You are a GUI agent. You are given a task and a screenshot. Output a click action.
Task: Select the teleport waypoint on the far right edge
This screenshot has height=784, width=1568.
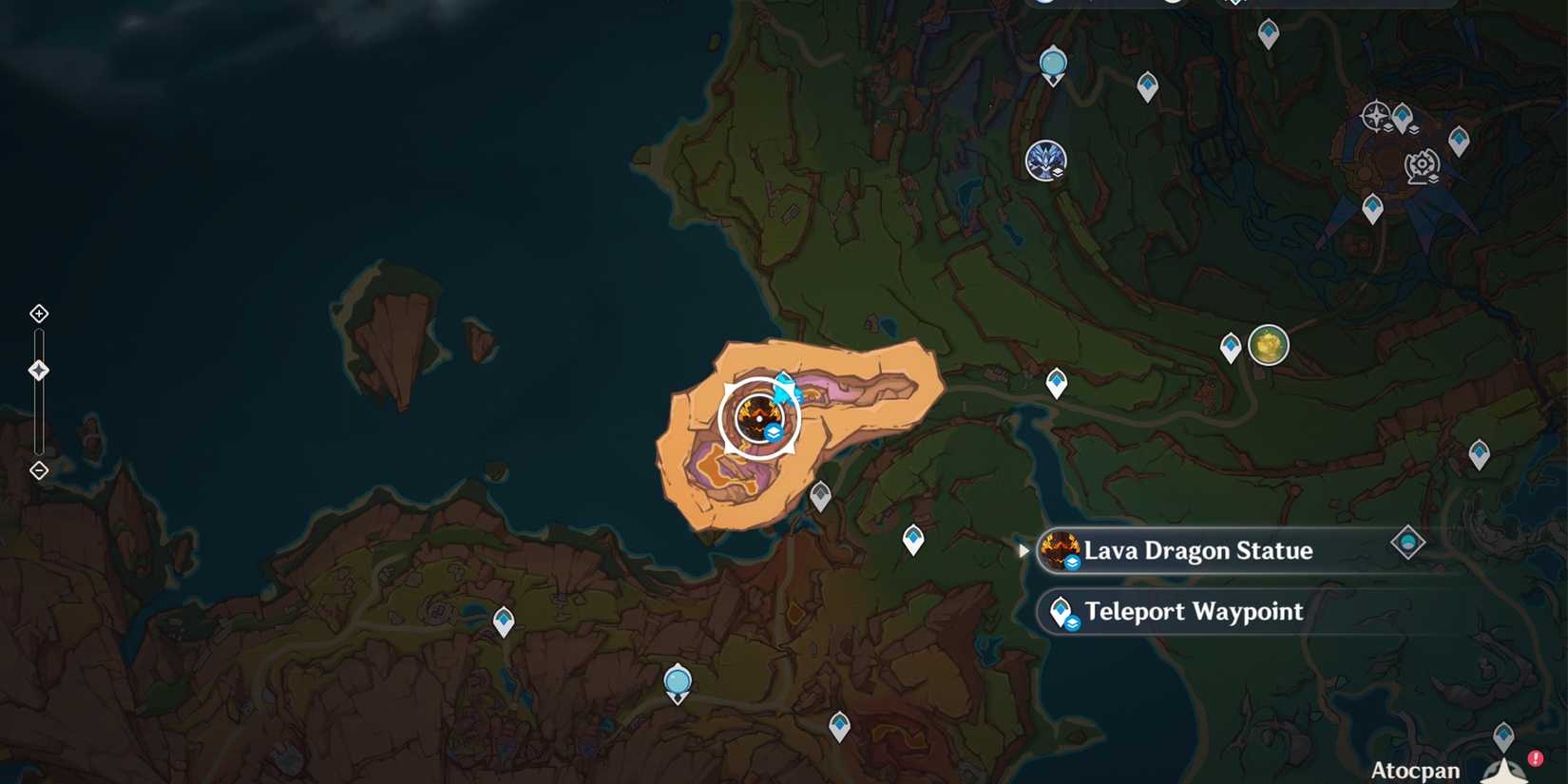pos(1479,453)
